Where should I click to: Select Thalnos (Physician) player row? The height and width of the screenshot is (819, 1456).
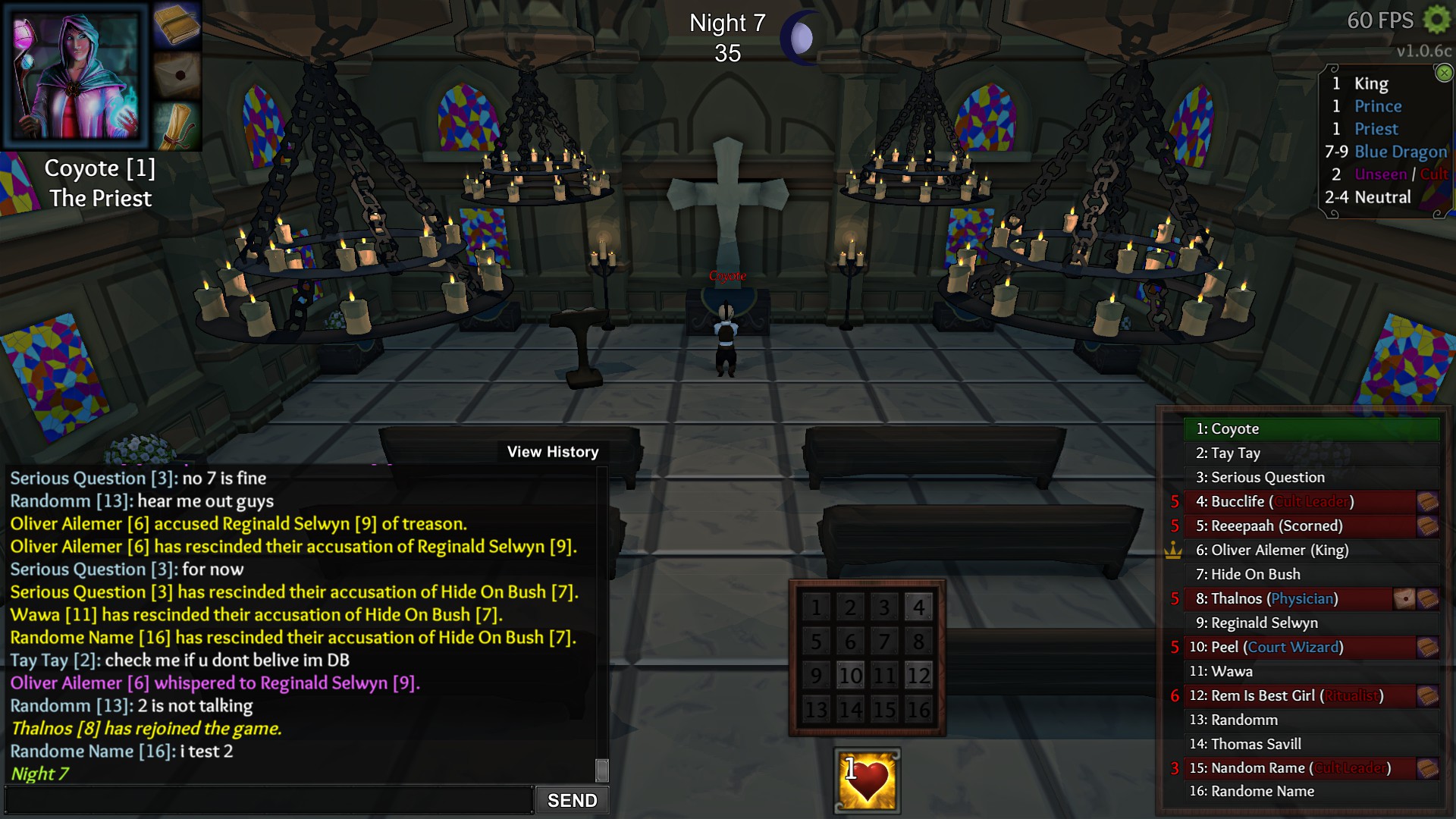(1289, 599)
